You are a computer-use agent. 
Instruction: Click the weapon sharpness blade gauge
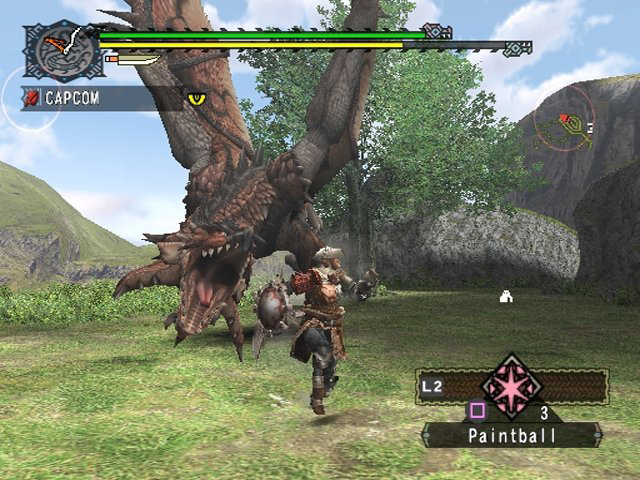pyautogui.click(x=133, y=60)
